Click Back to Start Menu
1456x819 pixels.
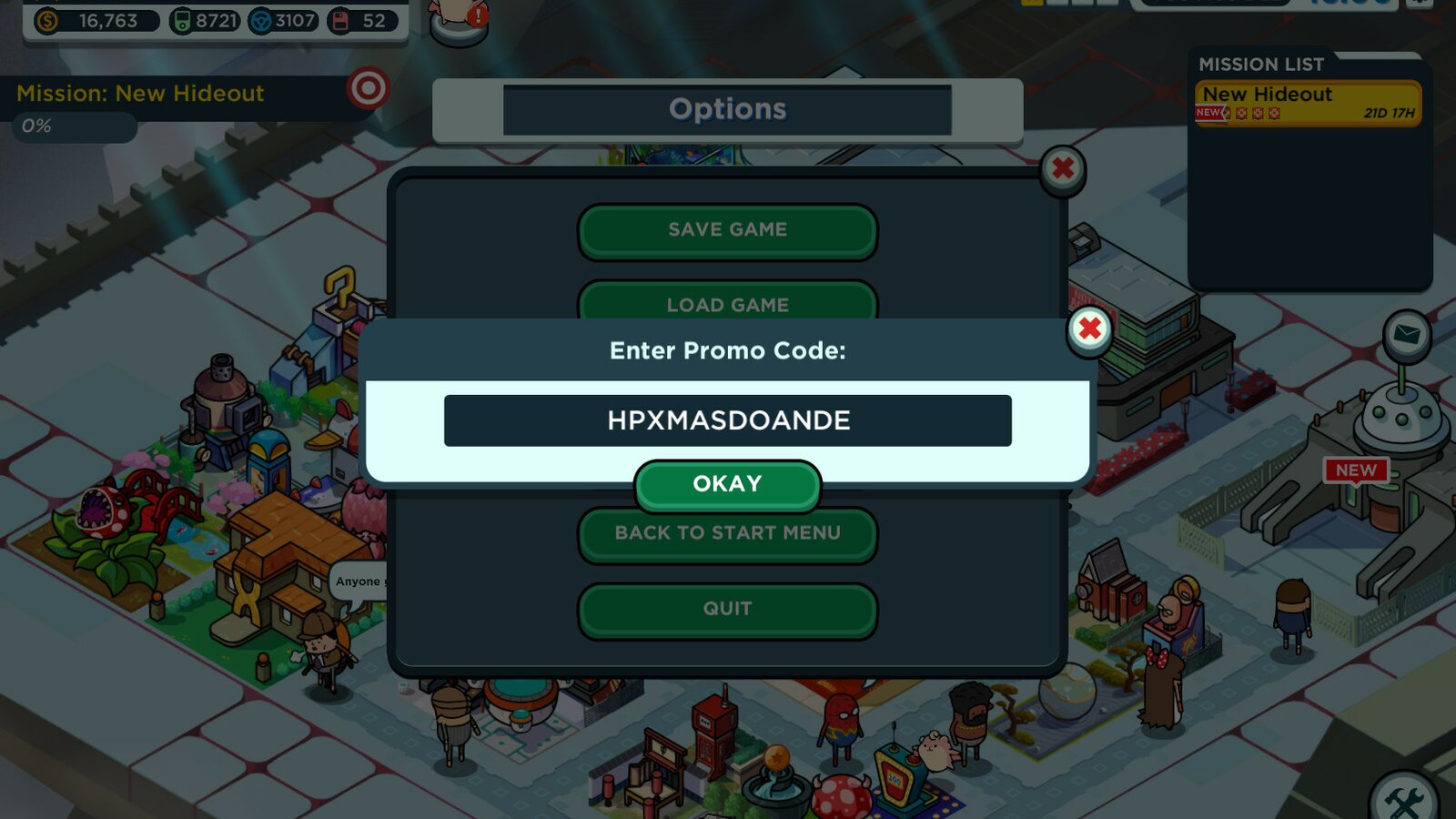tap(727, 533)
